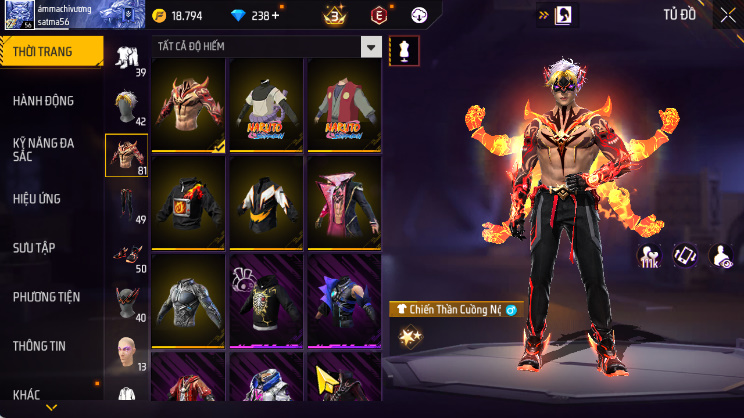Open the shoes subcategory with 50 items
744x418 pixels.
coord(127,253)
